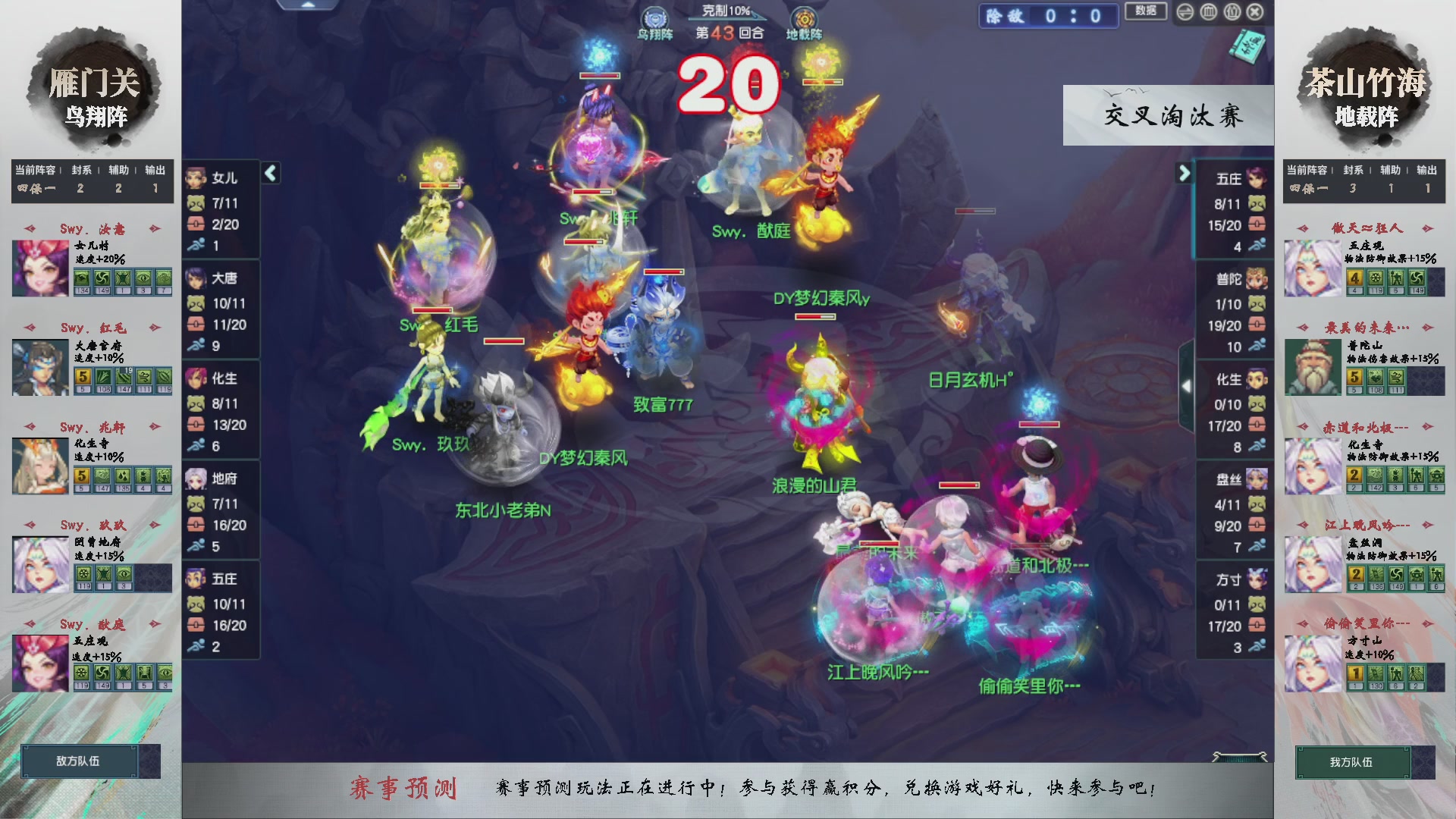The width and height of the screenshot is (1456, 819).
Task: Click the 除敌 0:0 score display
Action: tap(1048, 16)
